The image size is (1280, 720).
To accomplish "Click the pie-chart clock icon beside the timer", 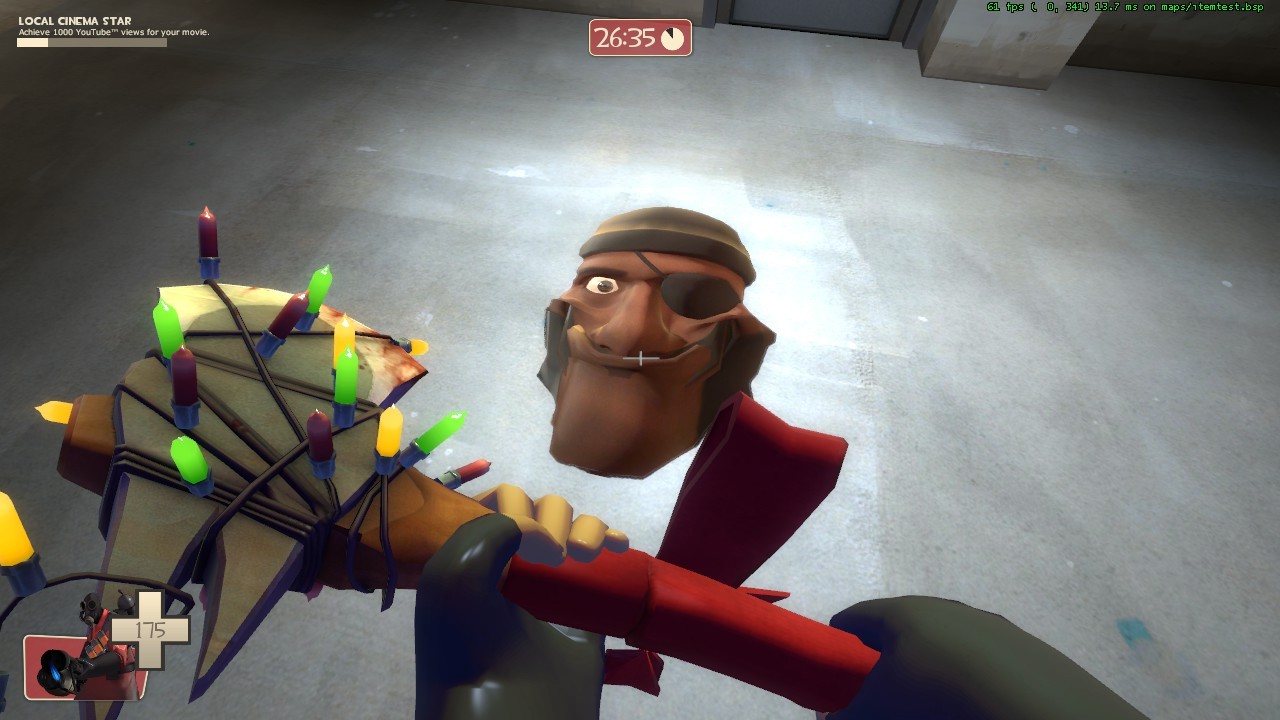I will [x=672, y=38].
